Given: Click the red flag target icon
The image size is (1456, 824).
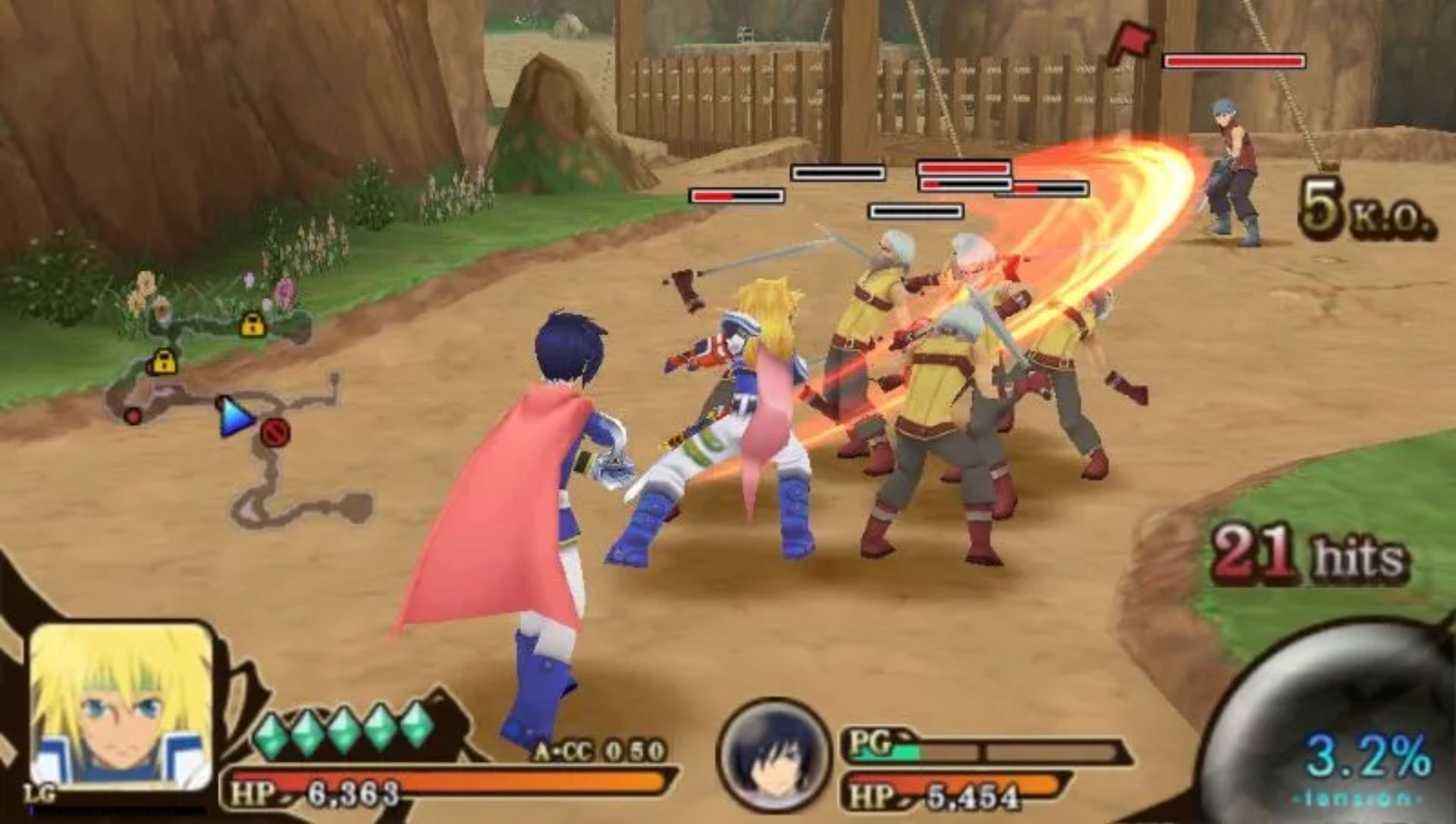Looking at the screenshot, I should pyautogui.click(x=1131, y=44).
